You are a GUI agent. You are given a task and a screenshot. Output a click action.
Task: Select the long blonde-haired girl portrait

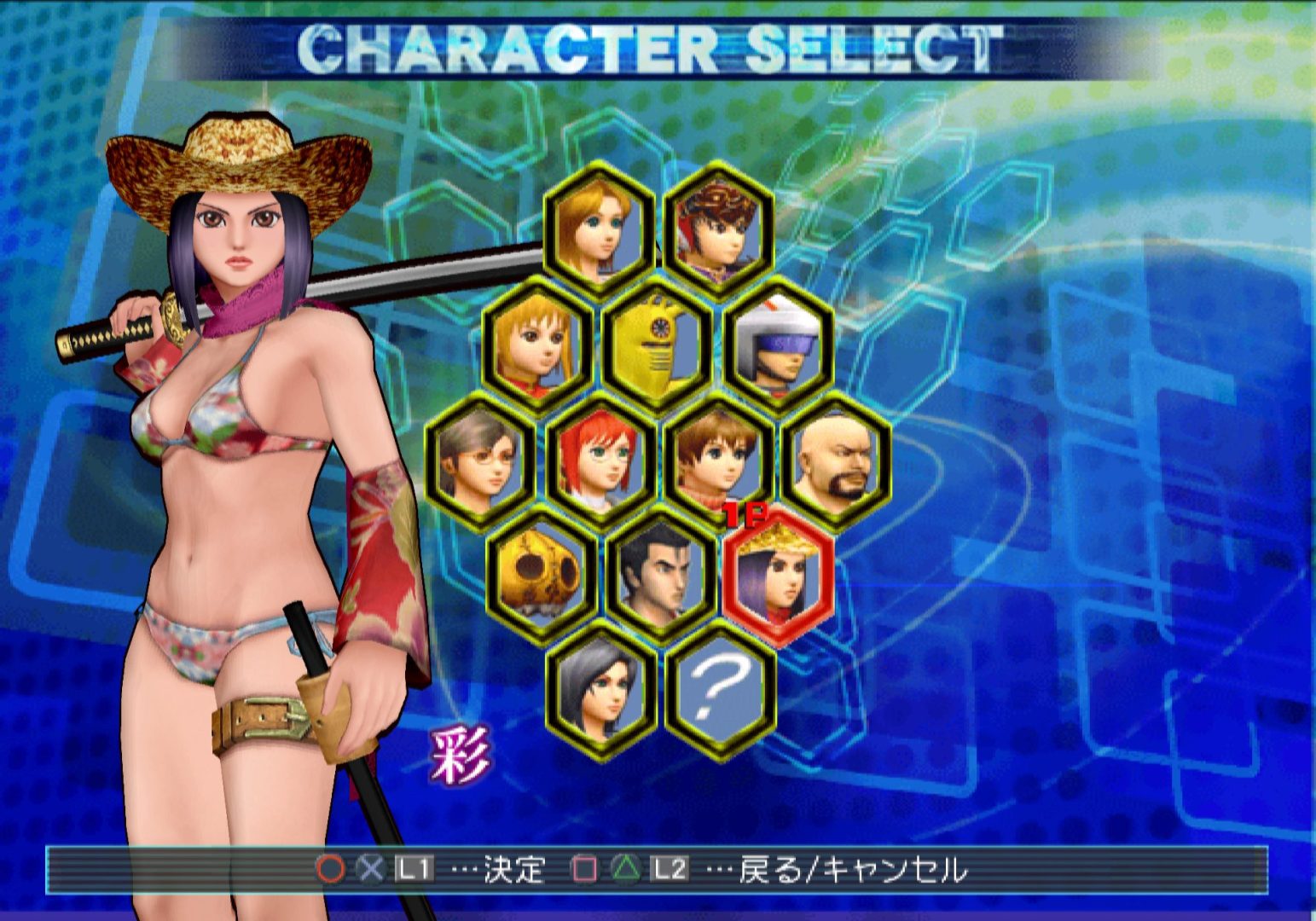pyautogui.click(x=600, y=226)
